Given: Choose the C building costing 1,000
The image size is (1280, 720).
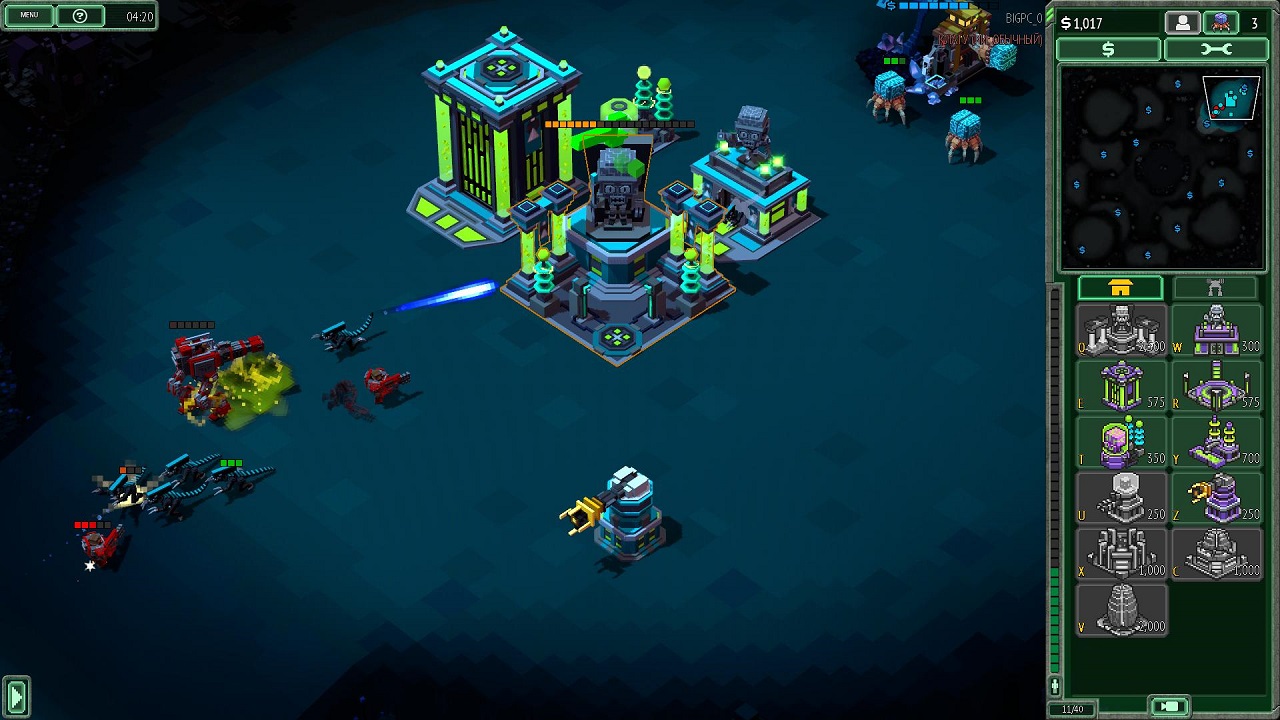Looking at the screenshot, I should tap(1215, 554).
